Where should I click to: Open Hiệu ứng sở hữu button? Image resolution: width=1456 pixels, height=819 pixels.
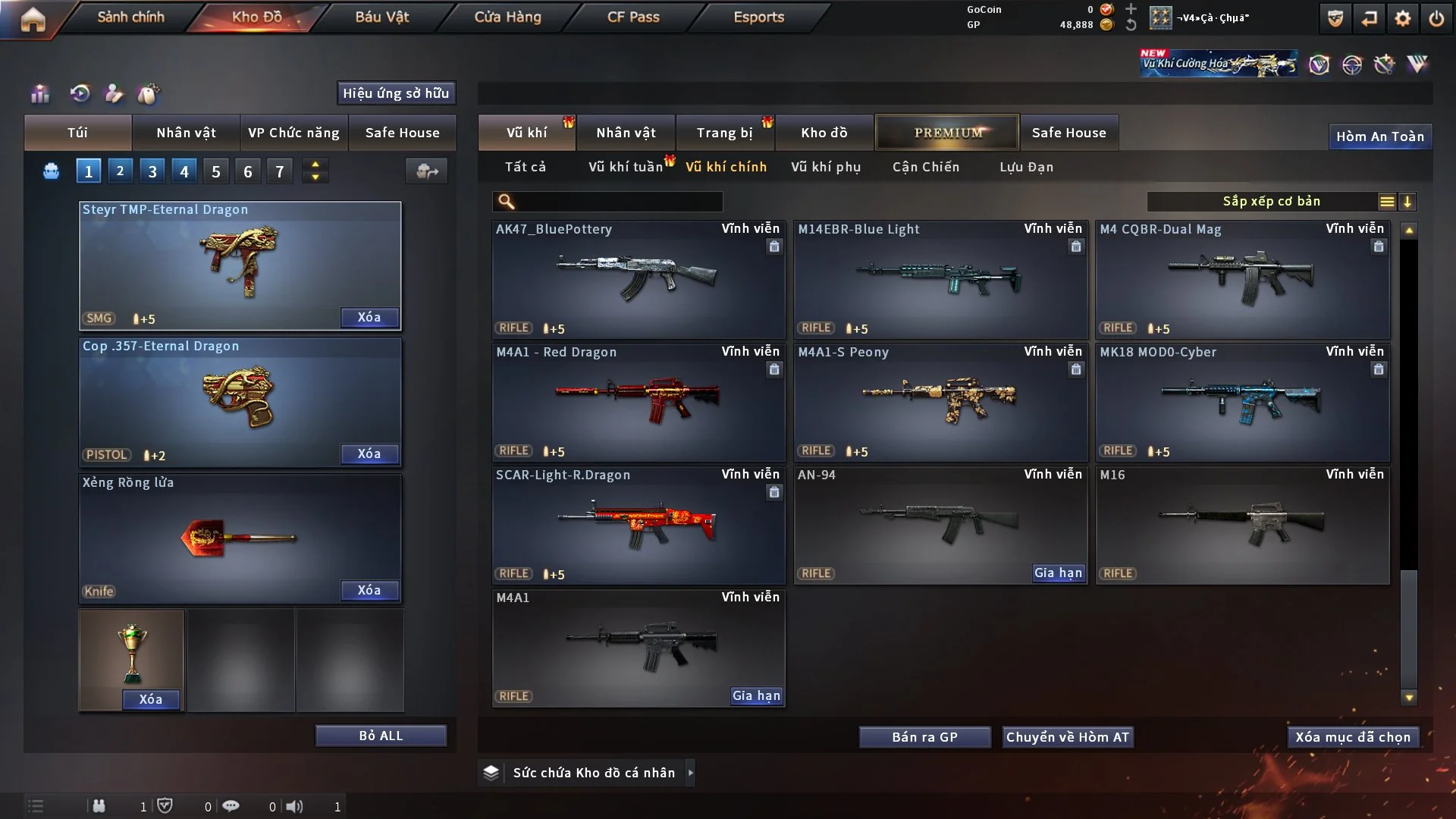396,93
